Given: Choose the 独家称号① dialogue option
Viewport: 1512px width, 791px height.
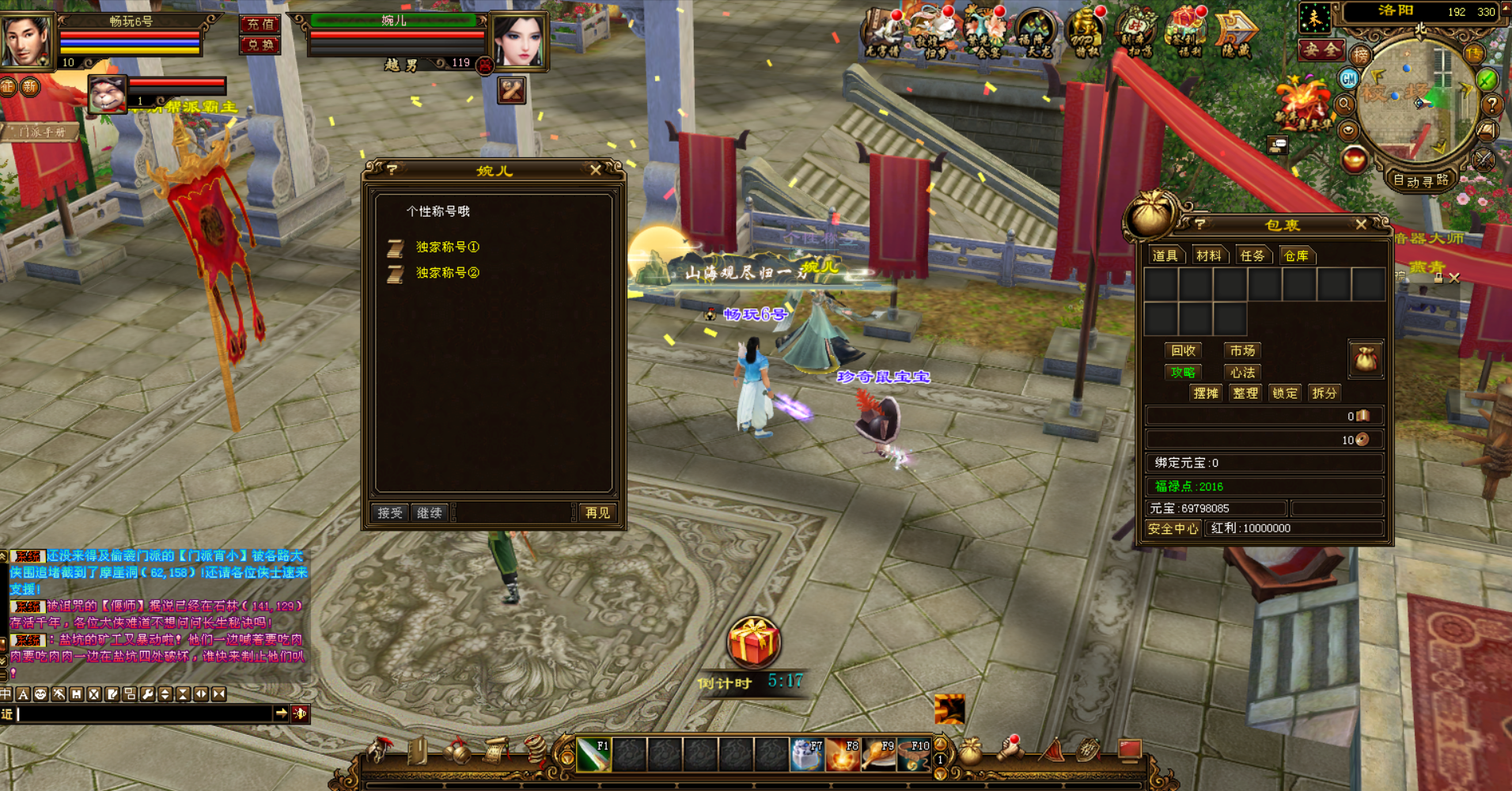Looking at the screenshot, I should (x=447, y=248).
